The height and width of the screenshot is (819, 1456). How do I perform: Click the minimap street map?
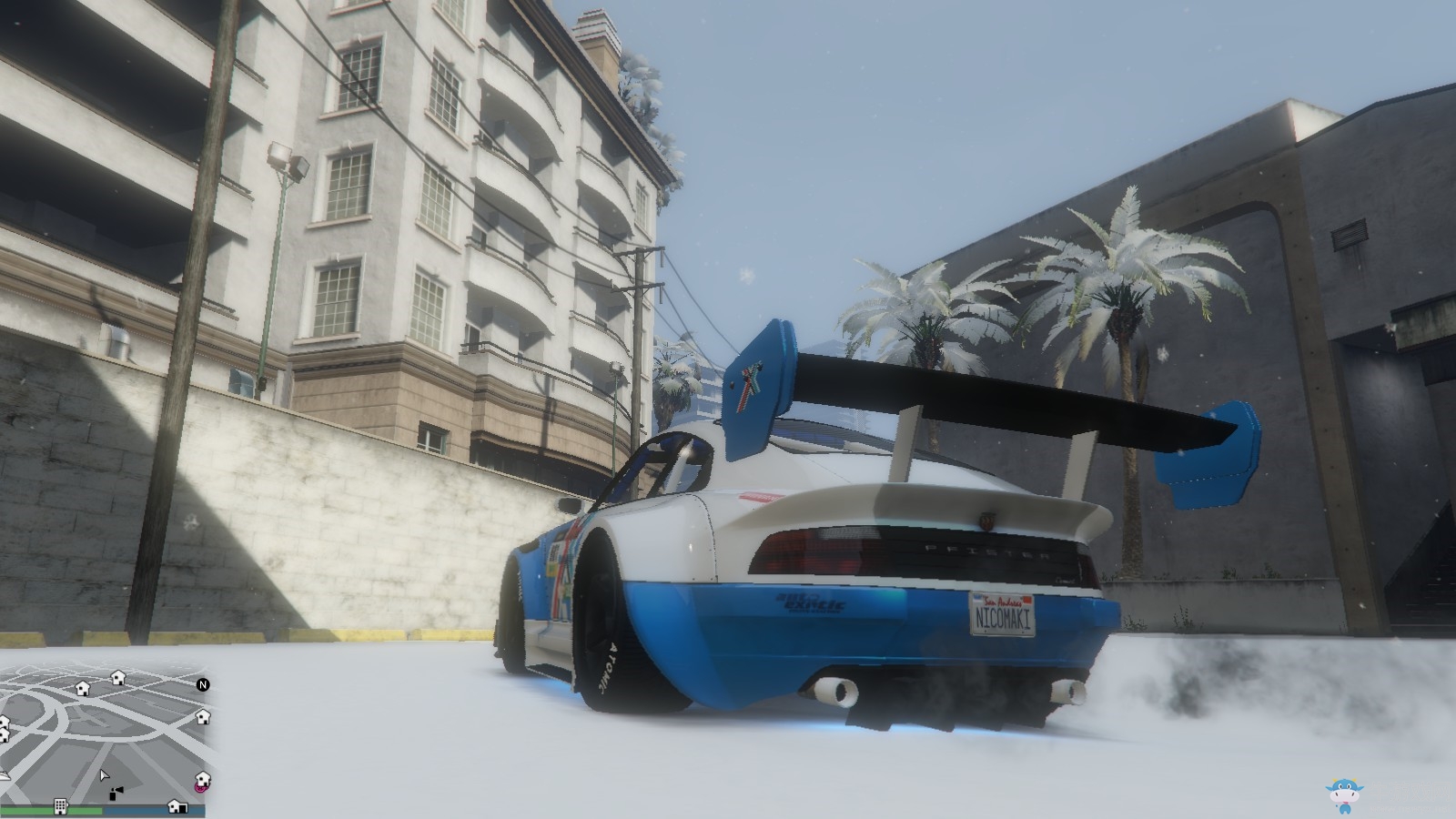click(100, 728)
